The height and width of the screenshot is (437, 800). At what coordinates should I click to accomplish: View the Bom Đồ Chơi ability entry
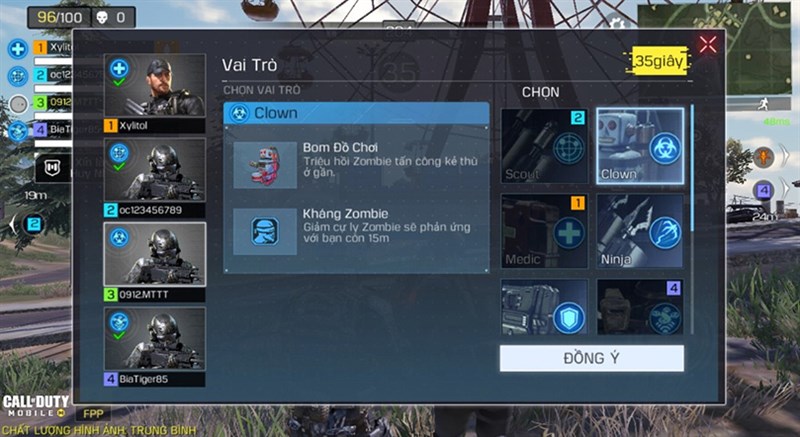(x=357, y=164)
